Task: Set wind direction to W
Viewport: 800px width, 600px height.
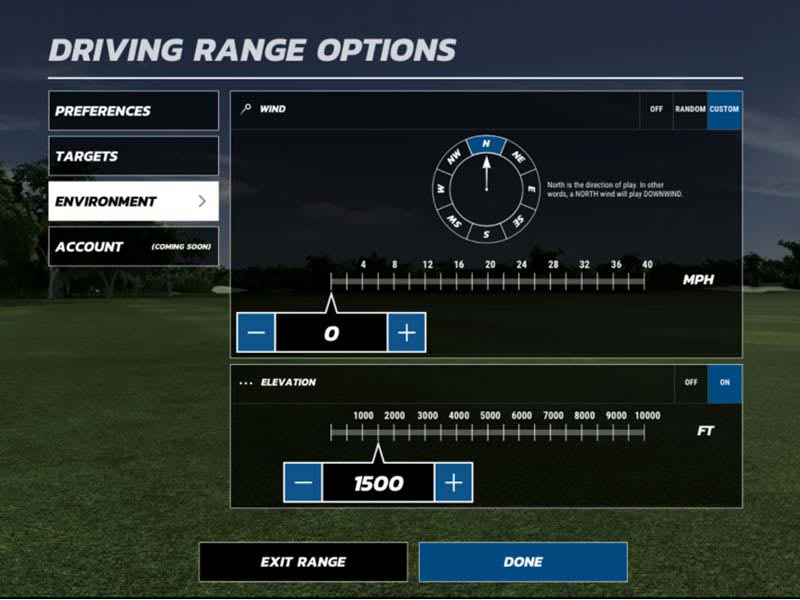Action: point(440,188)
